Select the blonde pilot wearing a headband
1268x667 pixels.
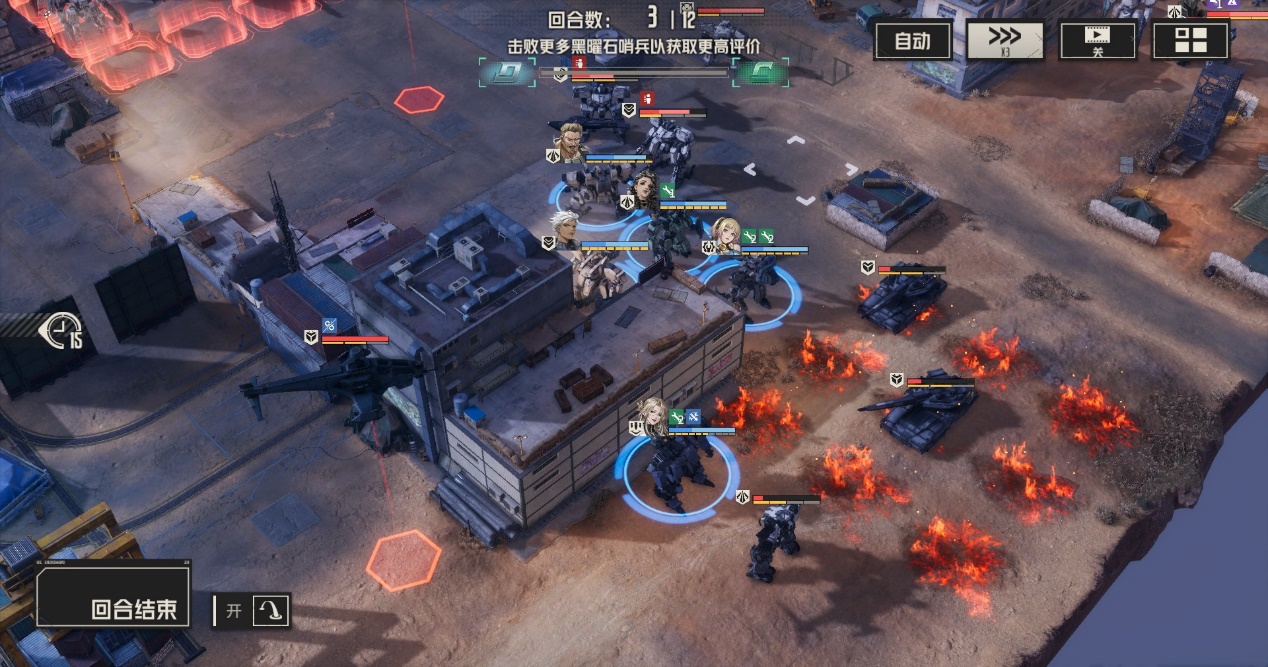[726, 234]
